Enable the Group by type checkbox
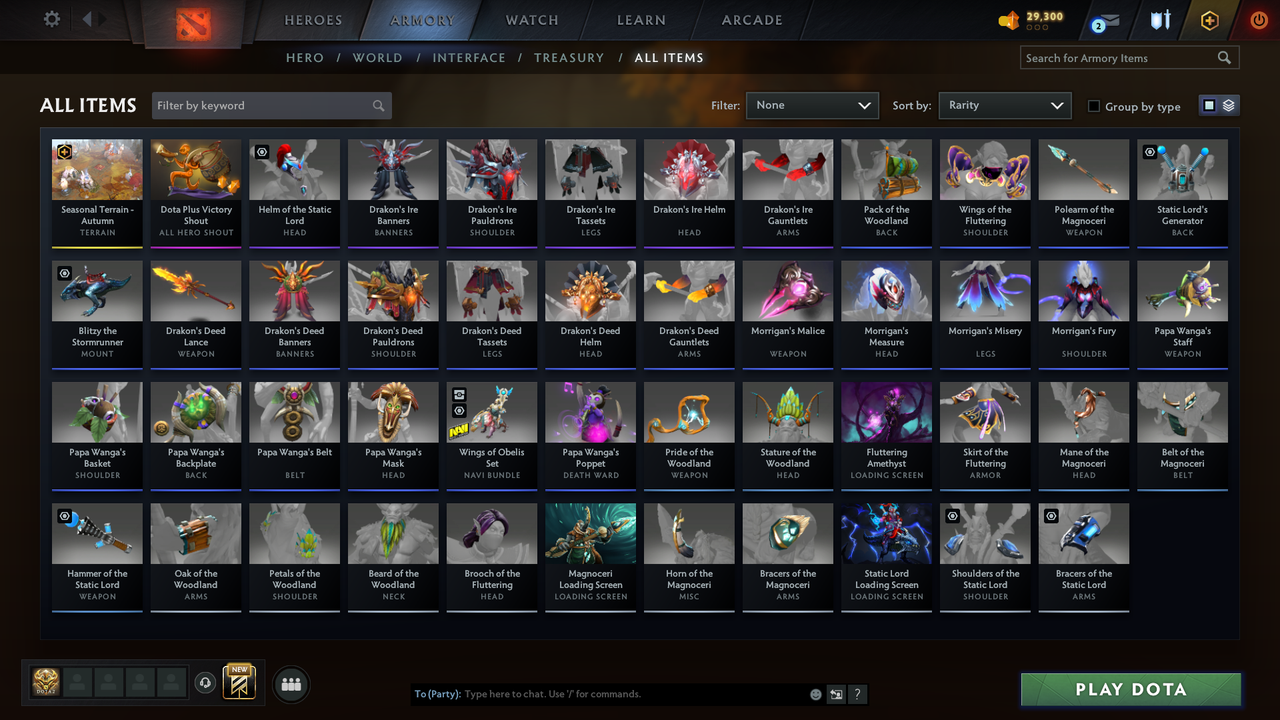Image resolution: width=1280 pixels, height=720 pixels. (x=1096, y=106)
